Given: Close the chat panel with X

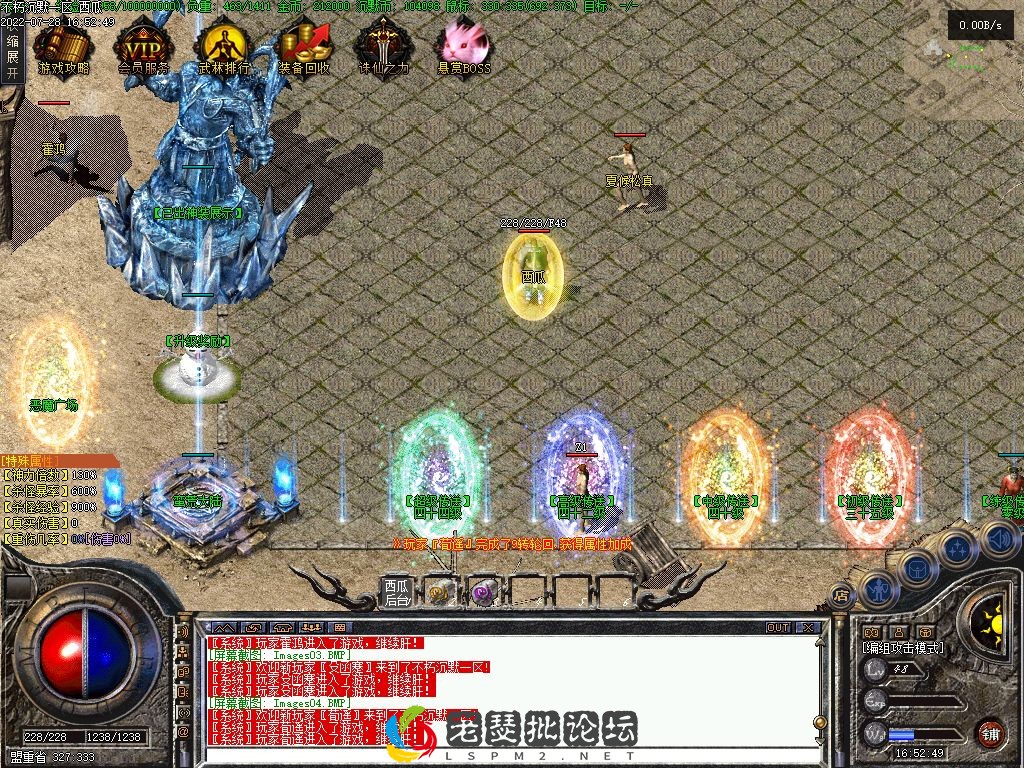Looking at the screenshot, I should coord(808,628).
